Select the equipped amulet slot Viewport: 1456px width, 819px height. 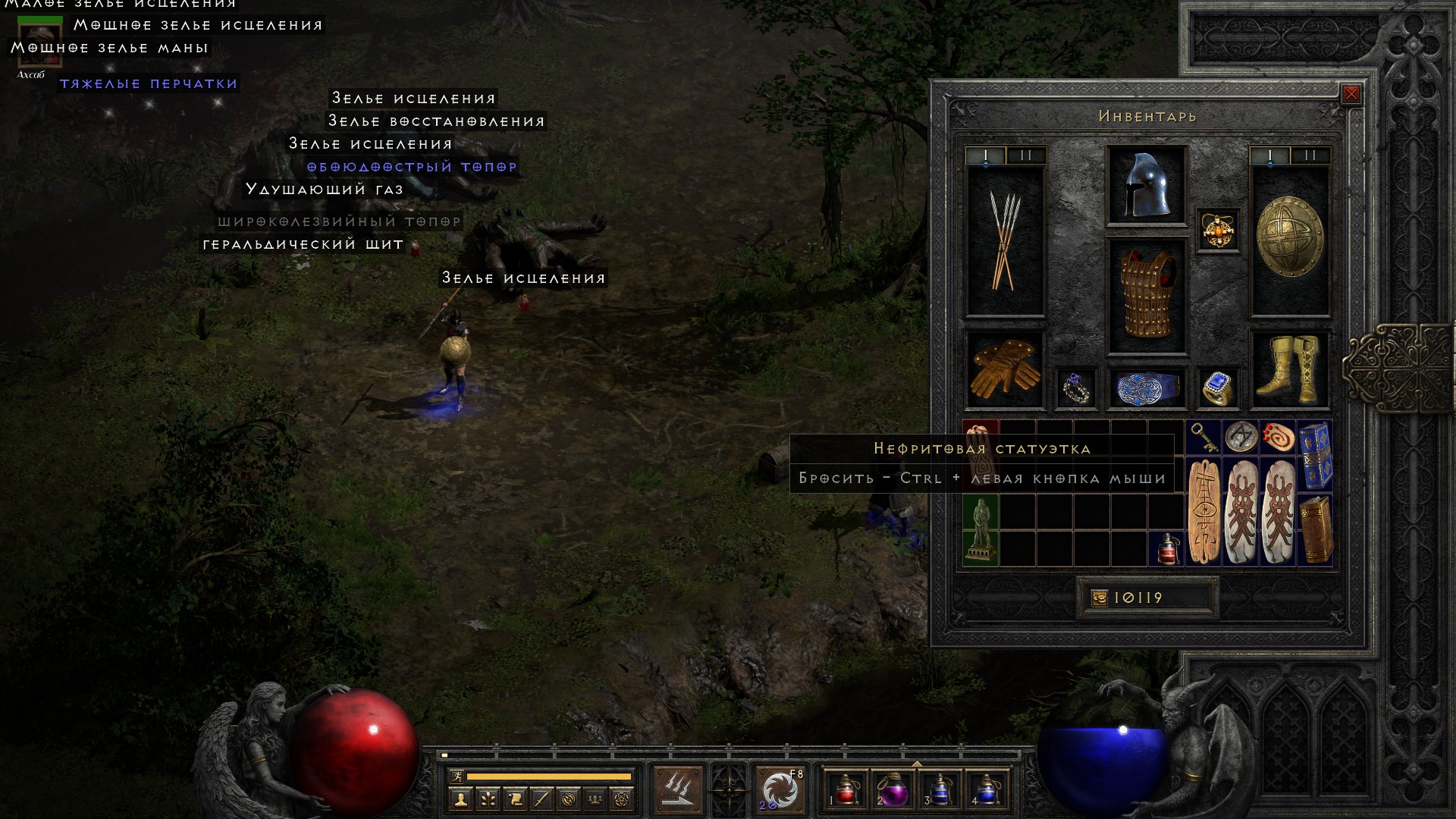coord(1218,231)
